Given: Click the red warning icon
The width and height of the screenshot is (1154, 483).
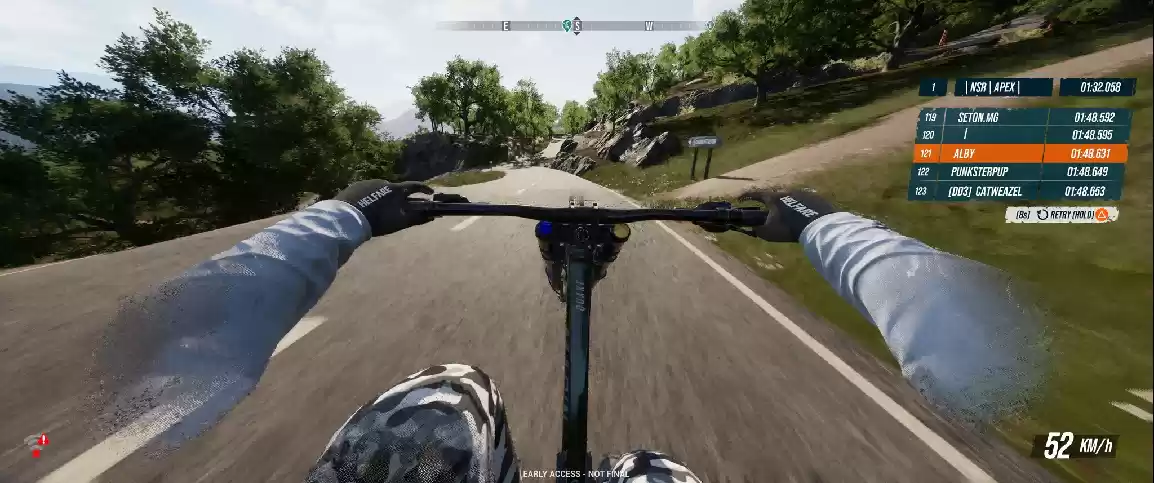Looking at the screenshot, I should (38, 445).
